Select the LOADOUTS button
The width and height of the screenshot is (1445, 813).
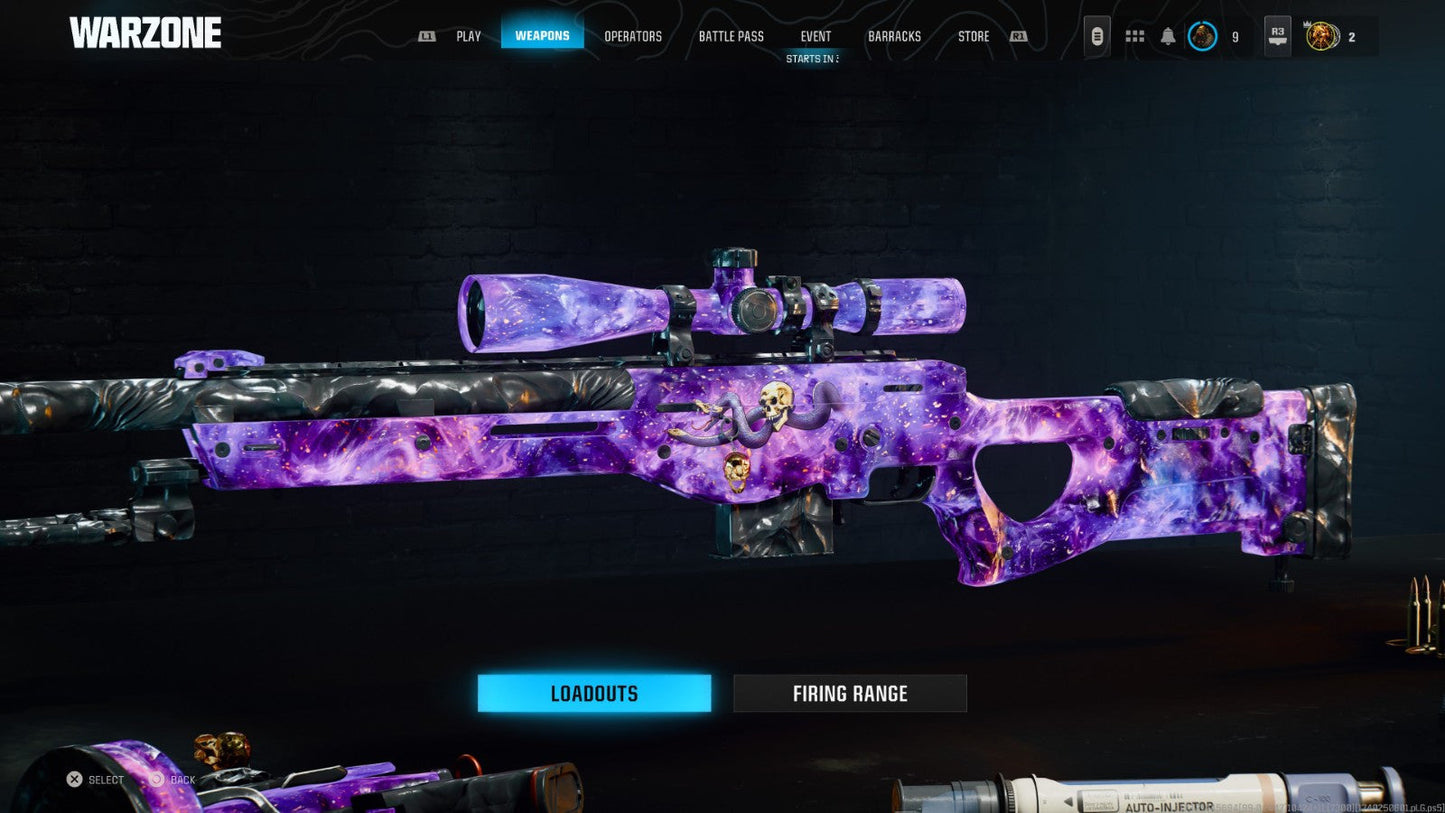pyautogui.click(x=593, y=691)
